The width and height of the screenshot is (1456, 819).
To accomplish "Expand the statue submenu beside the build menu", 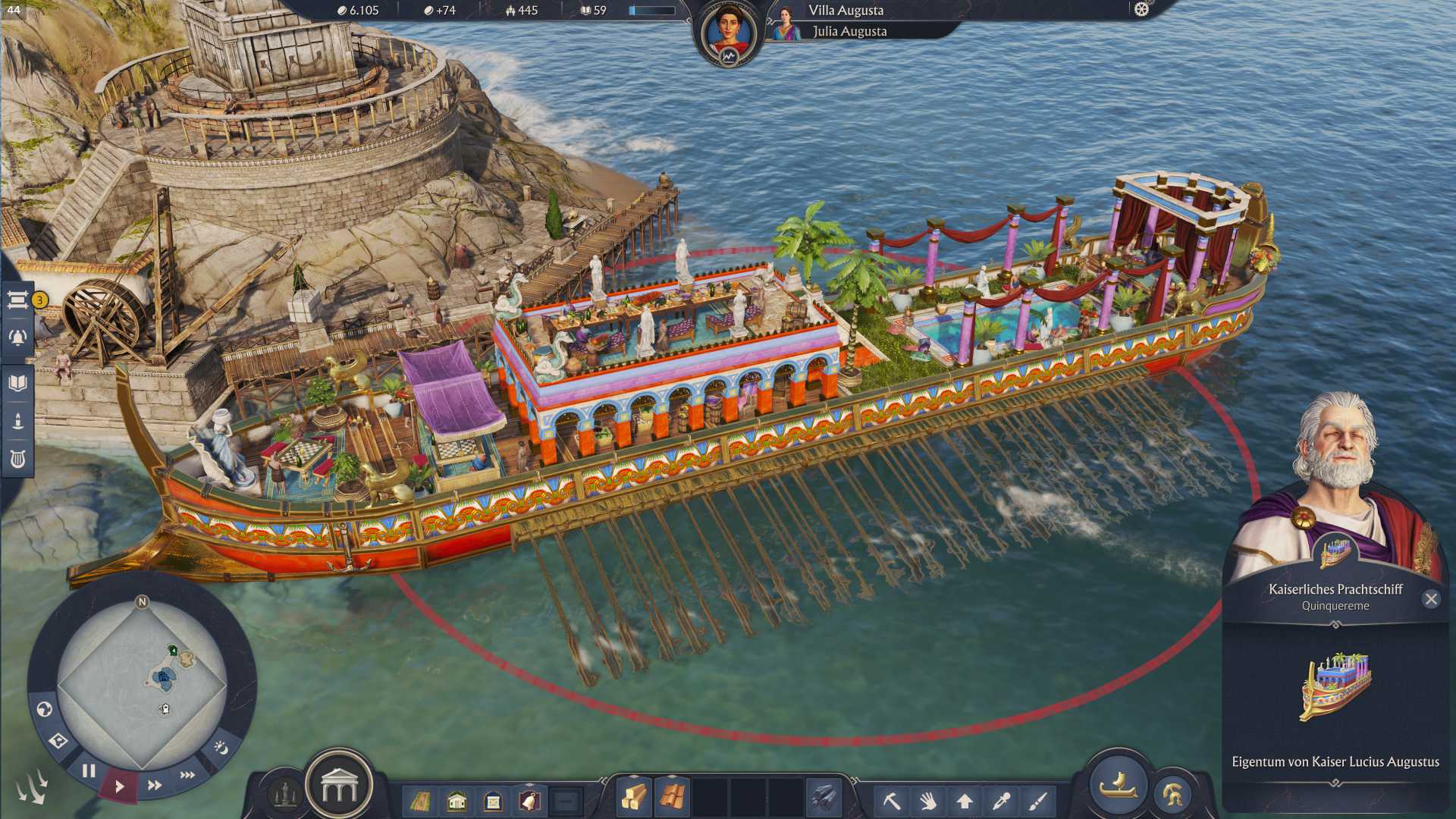I will [284, 796].
